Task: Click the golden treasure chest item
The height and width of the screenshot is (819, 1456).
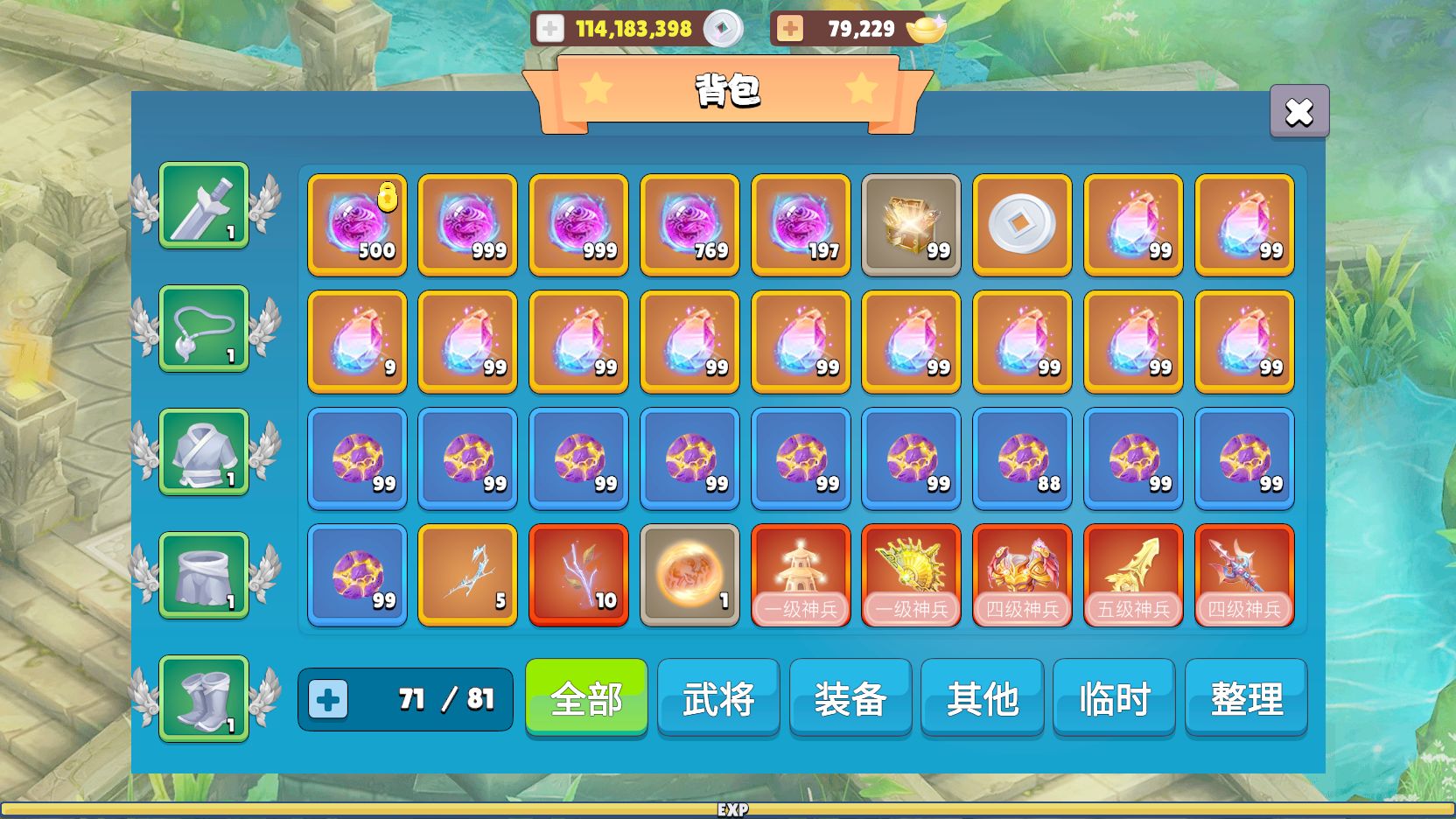Action: (911, 225)
